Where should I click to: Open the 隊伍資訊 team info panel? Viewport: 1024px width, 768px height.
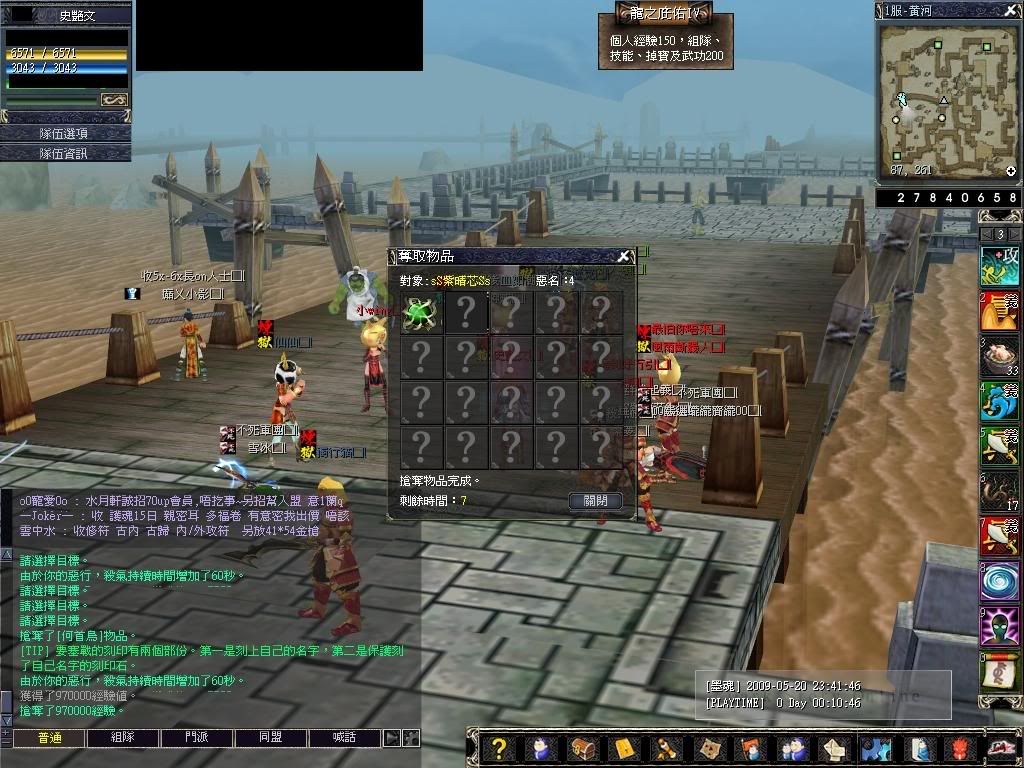coord(65,153)
